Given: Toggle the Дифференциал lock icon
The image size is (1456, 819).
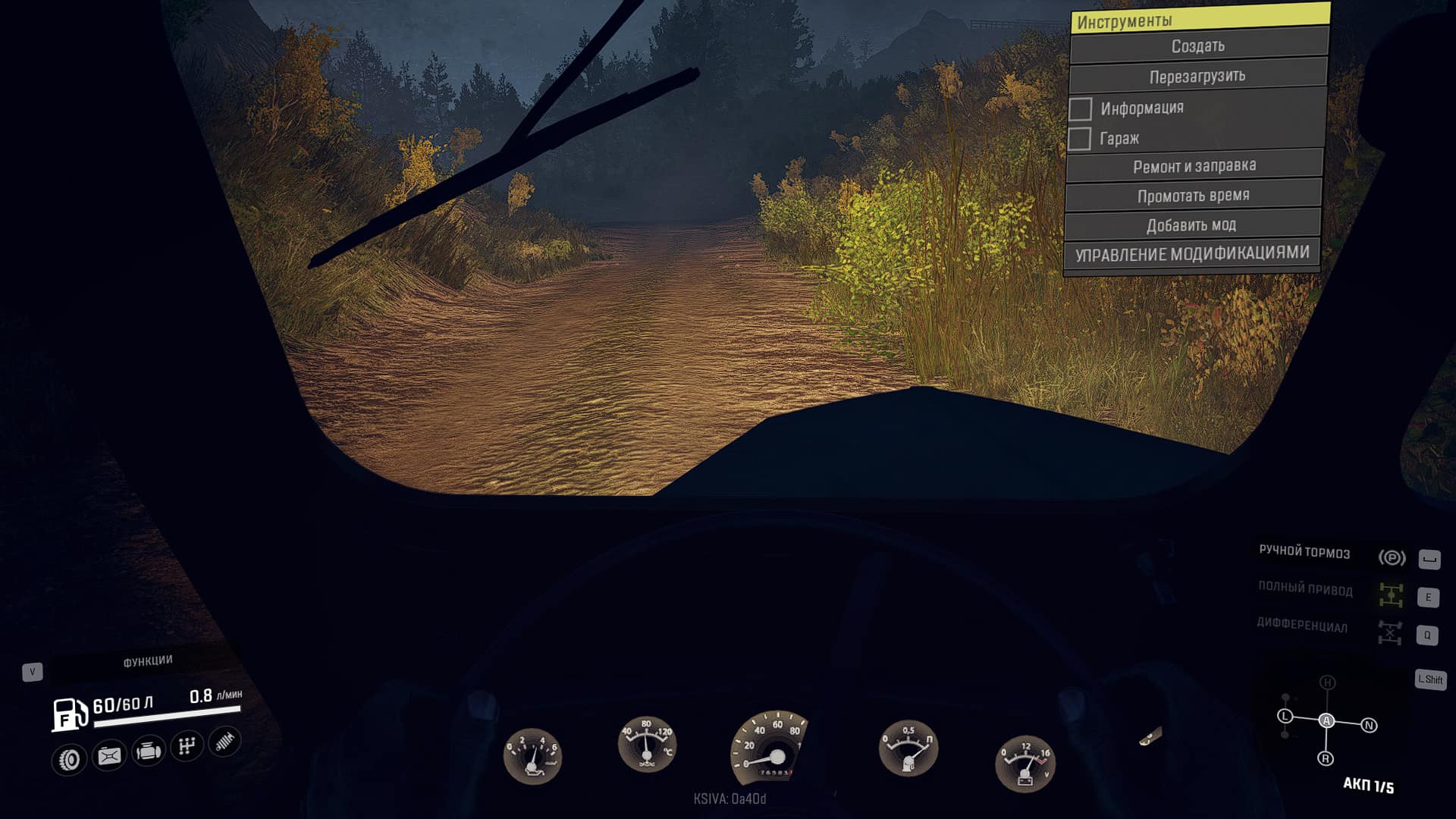Looking at the screenshot, I should coord(1390,632).
